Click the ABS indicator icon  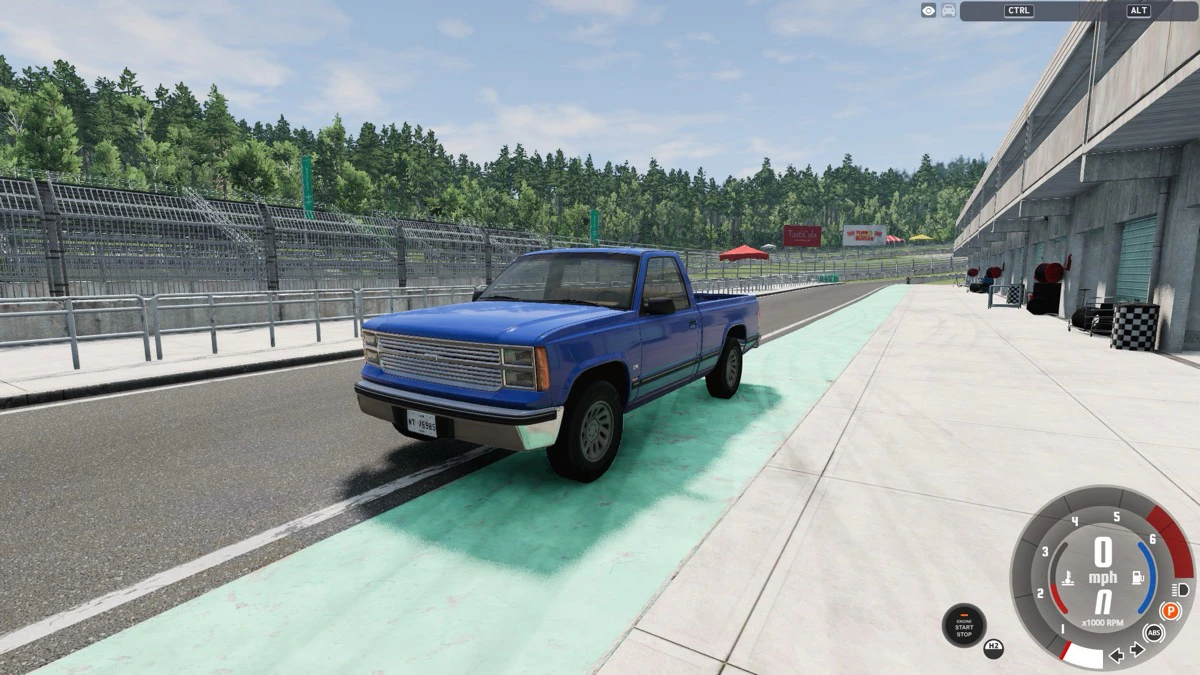[x=1154, y=633]
